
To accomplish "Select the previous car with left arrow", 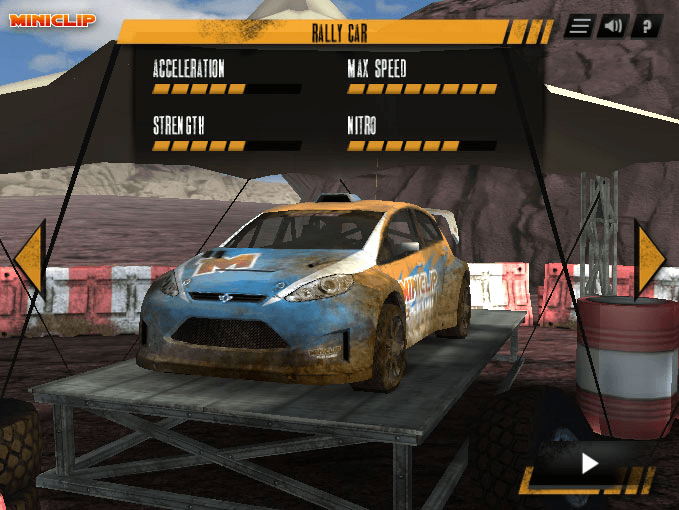I will coord(30,258).
